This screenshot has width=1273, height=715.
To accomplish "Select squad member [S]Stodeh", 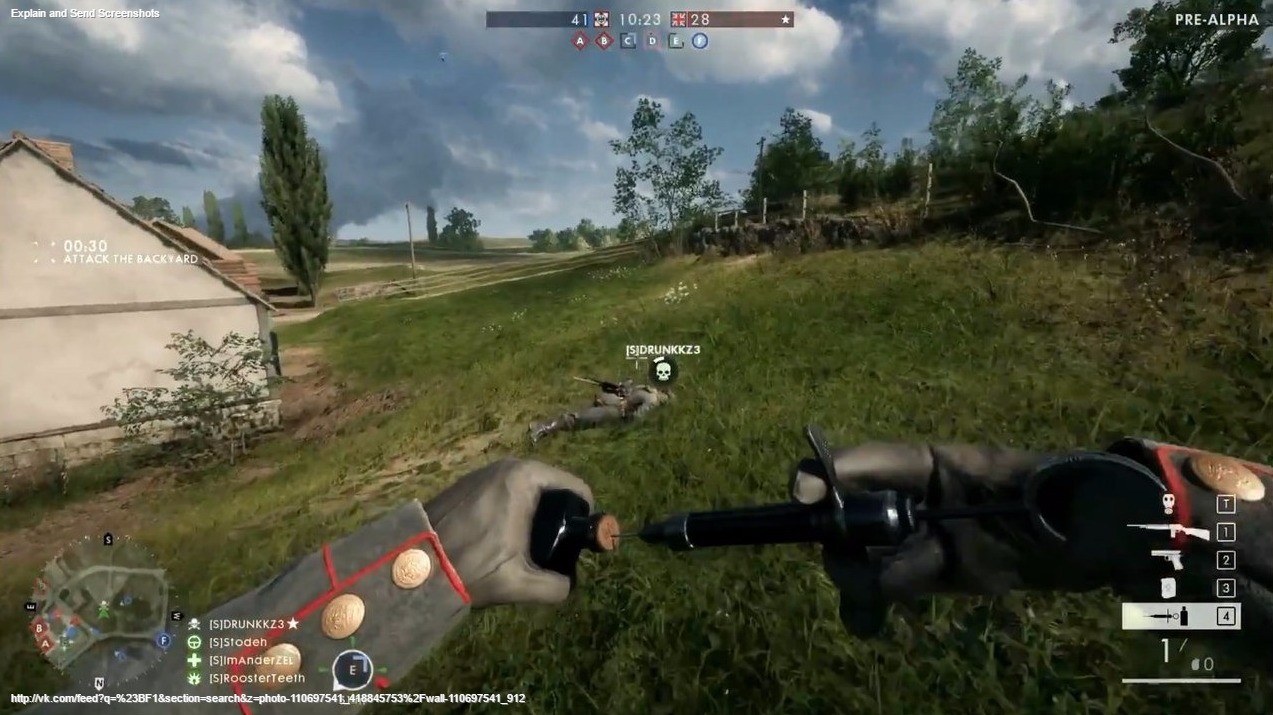I will tap(238, 642).
